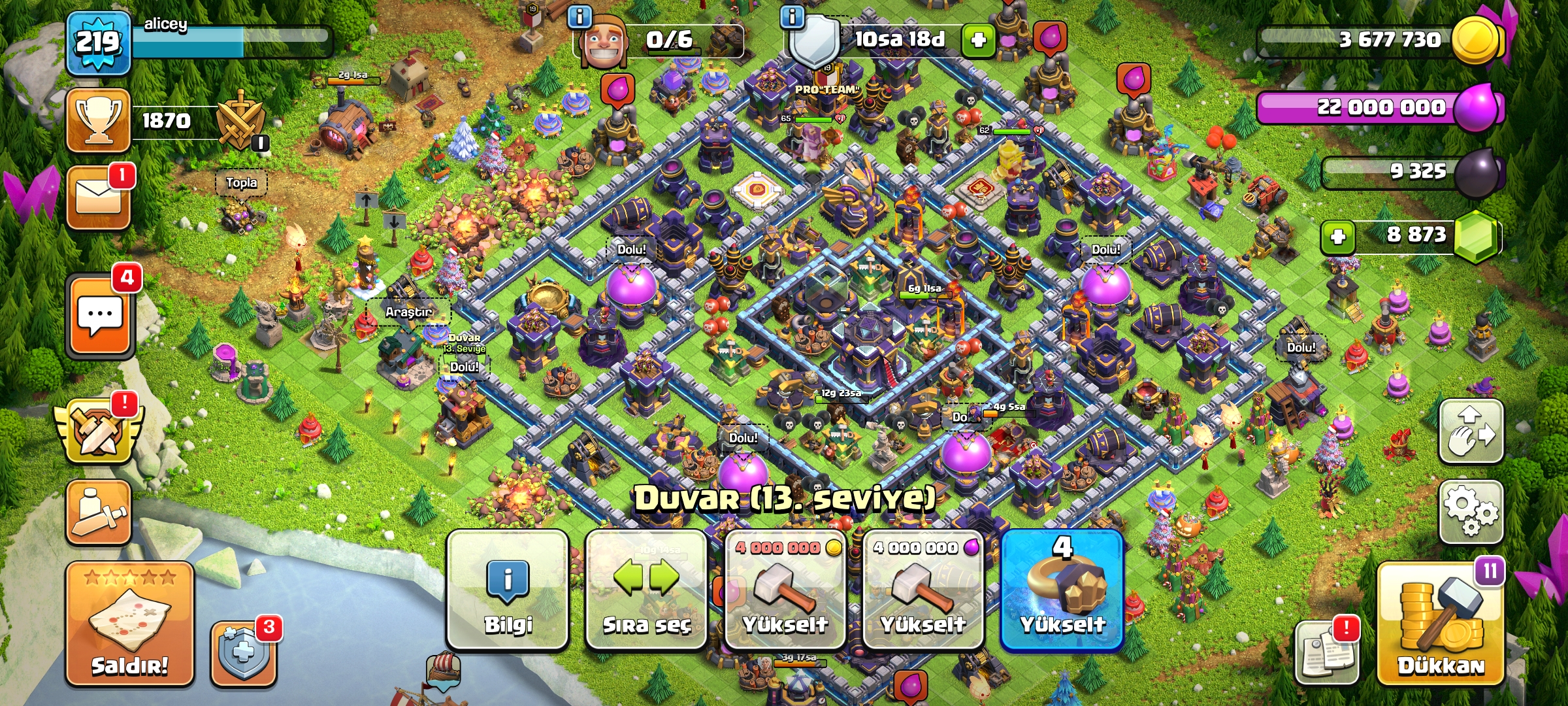The image size is (1568, 706).
Task: Open the crossed swords events badge
Action: 97,433
